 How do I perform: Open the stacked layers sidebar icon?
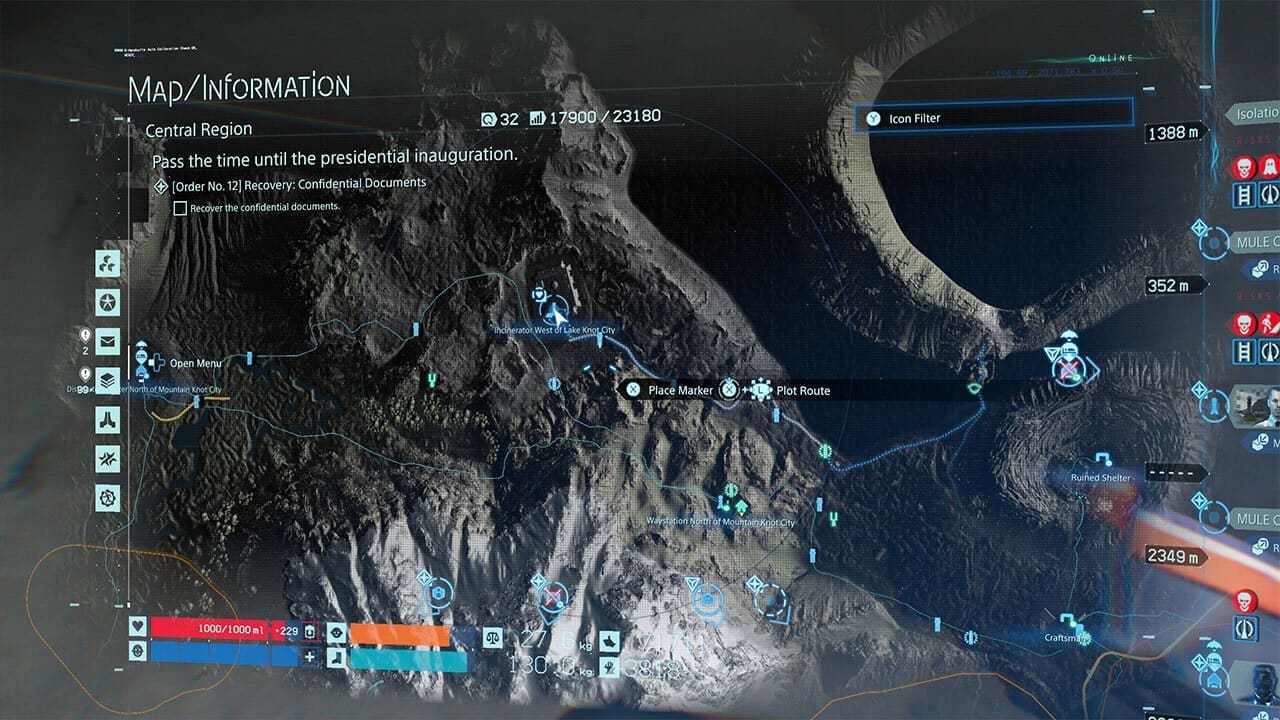pos(107,381)
